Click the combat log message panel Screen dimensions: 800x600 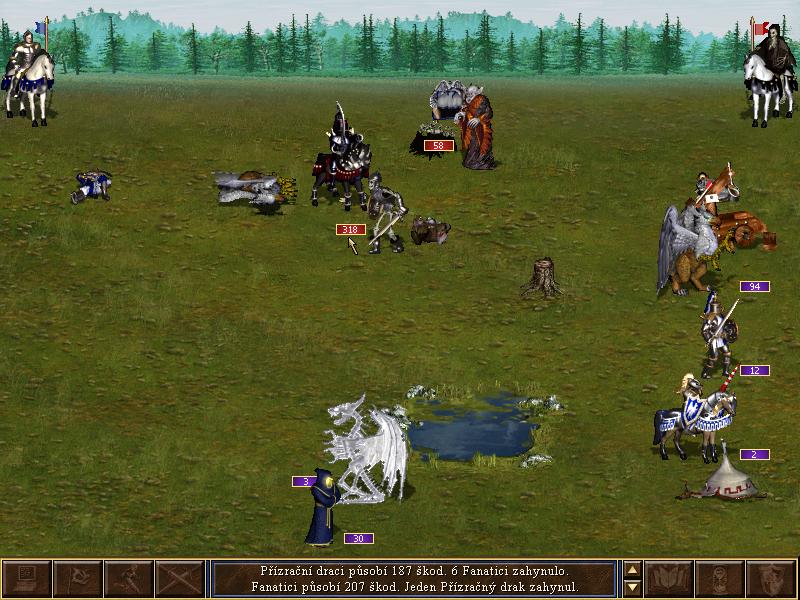click(414, 579)
